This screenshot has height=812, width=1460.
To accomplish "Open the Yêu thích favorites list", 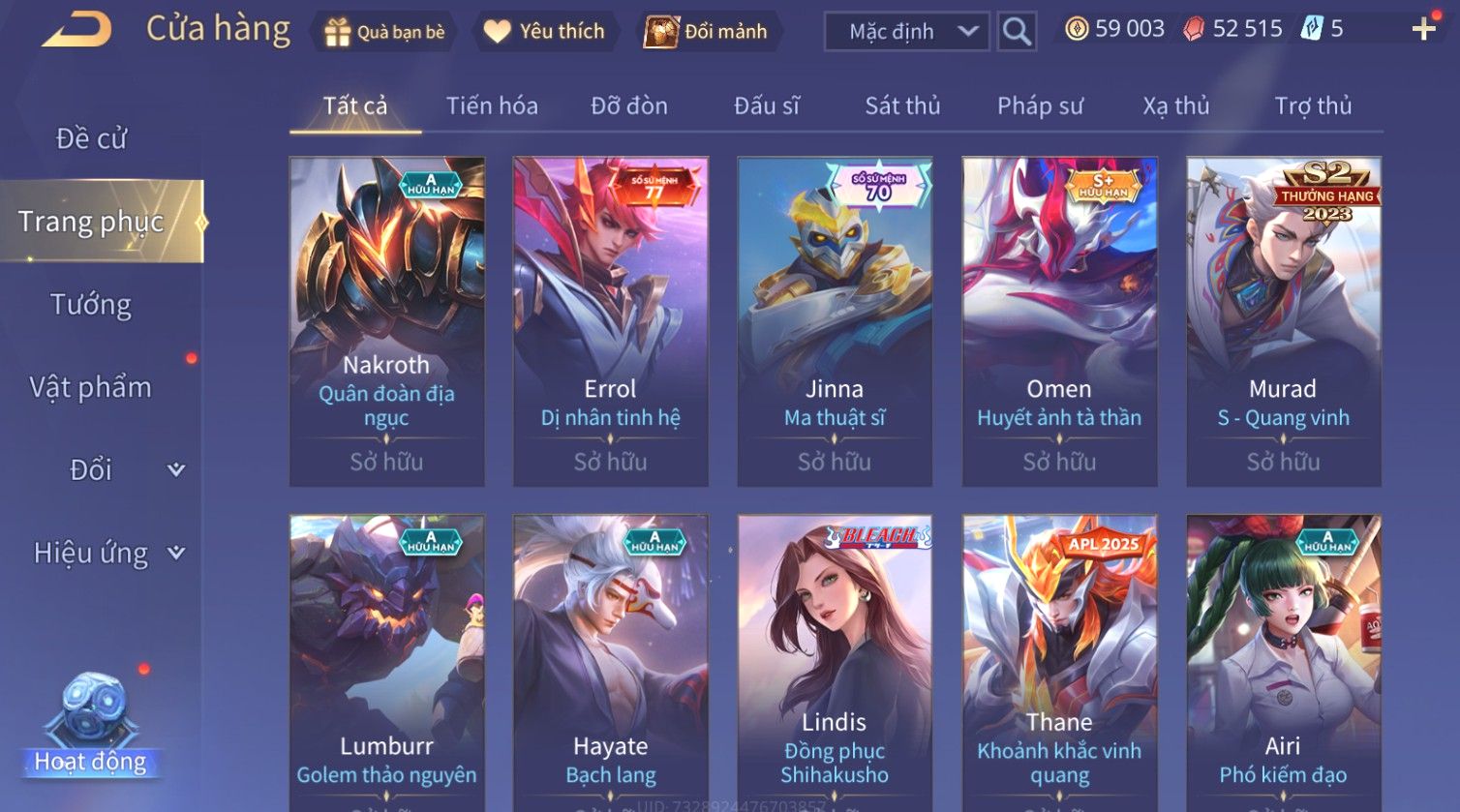I will pyautogui.click(x=545, y=32).
